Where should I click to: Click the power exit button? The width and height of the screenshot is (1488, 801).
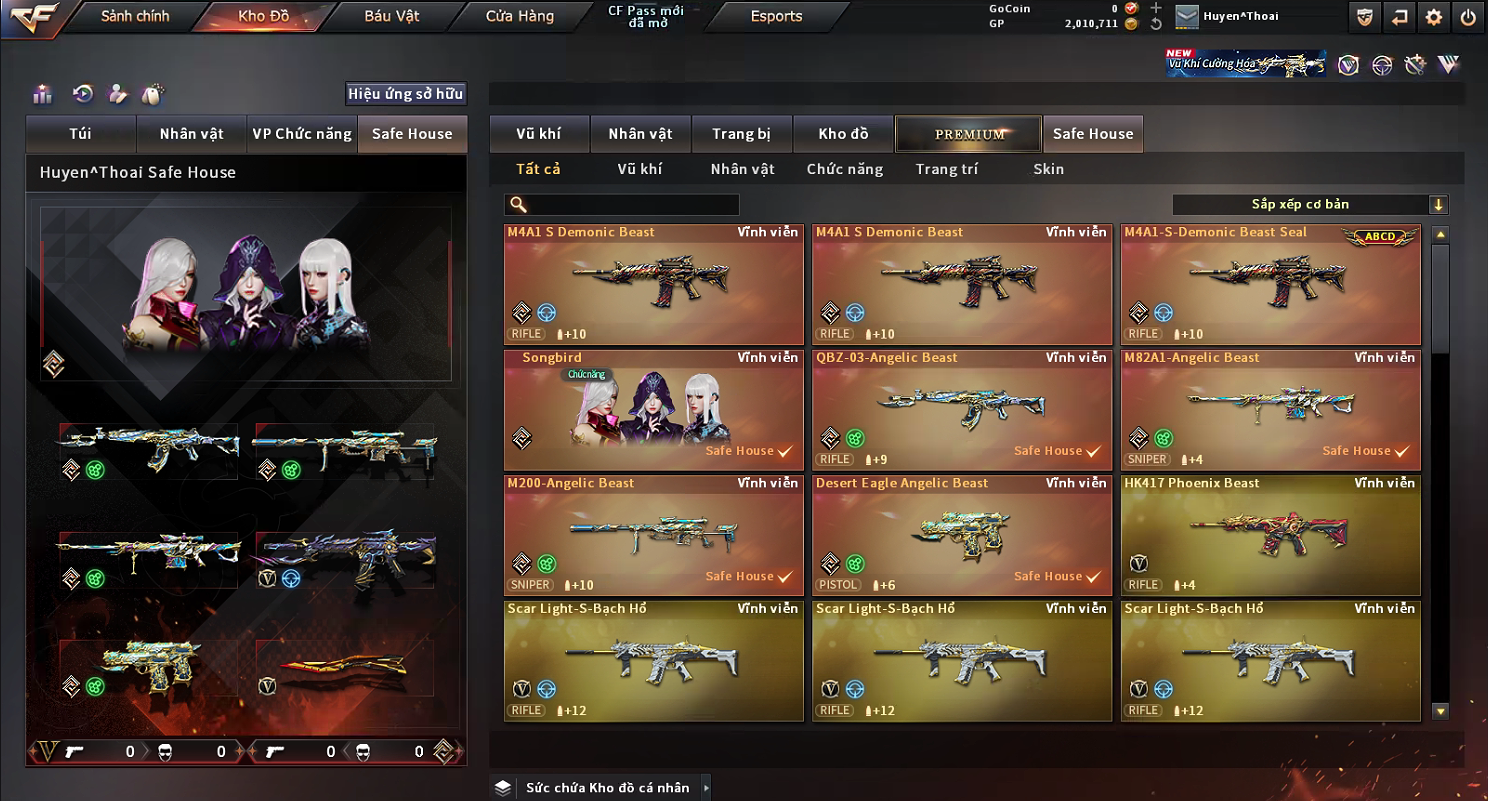1467,17
